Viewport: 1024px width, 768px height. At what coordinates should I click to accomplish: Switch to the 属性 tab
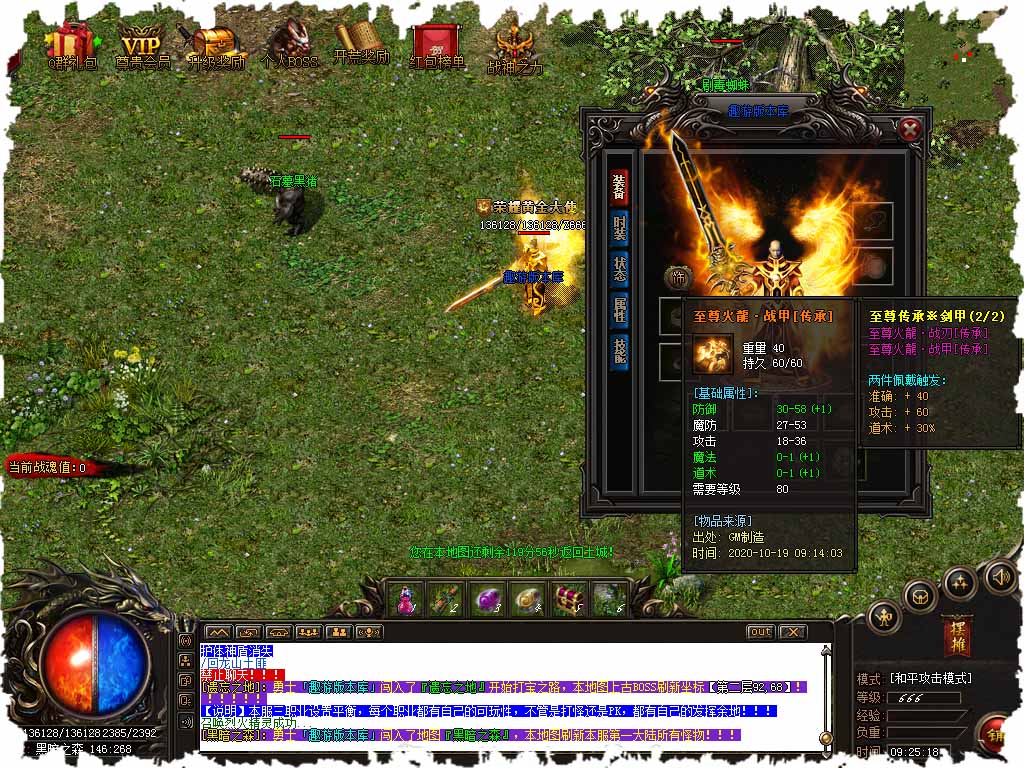pos(620,310)
